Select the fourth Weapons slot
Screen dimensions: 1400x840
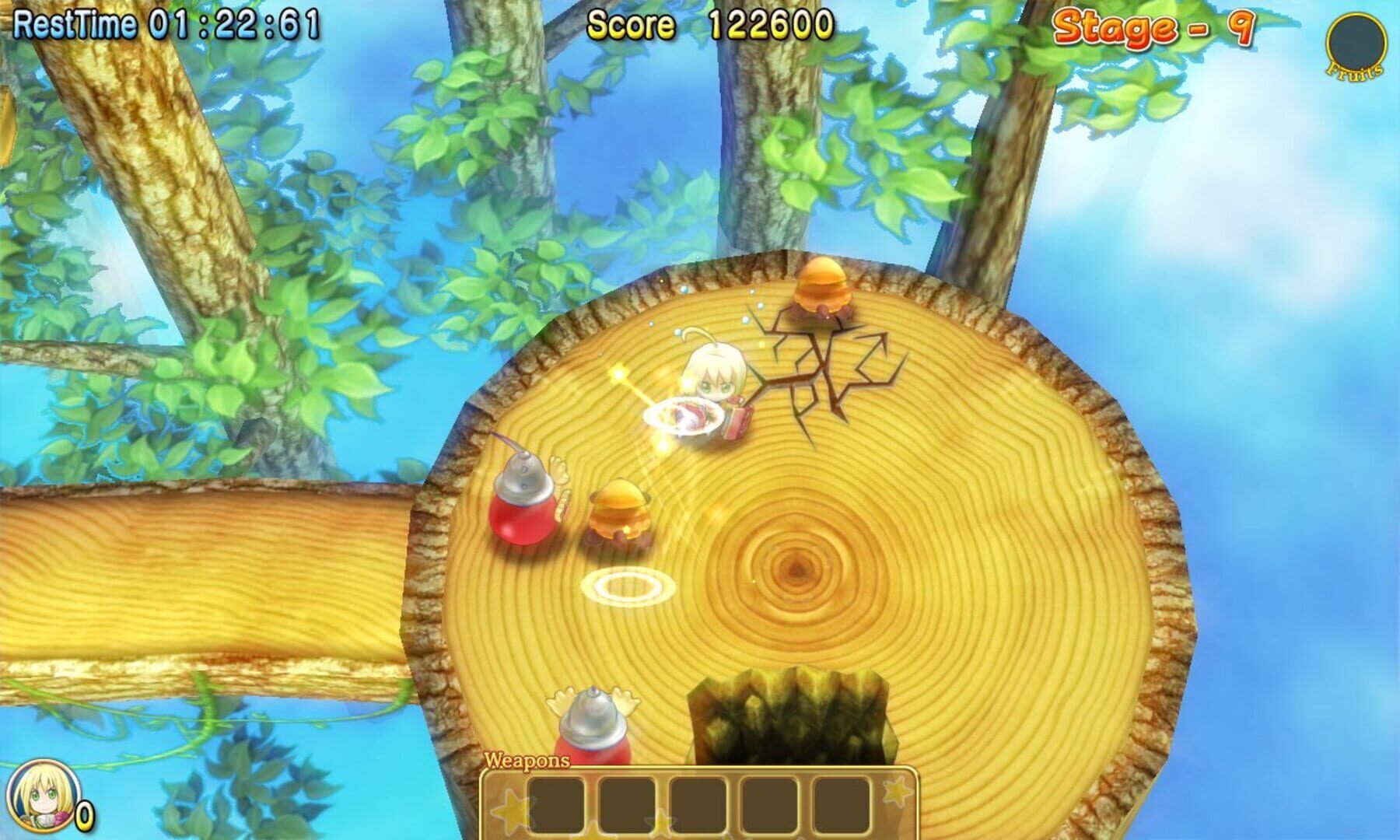pos(768,805)
